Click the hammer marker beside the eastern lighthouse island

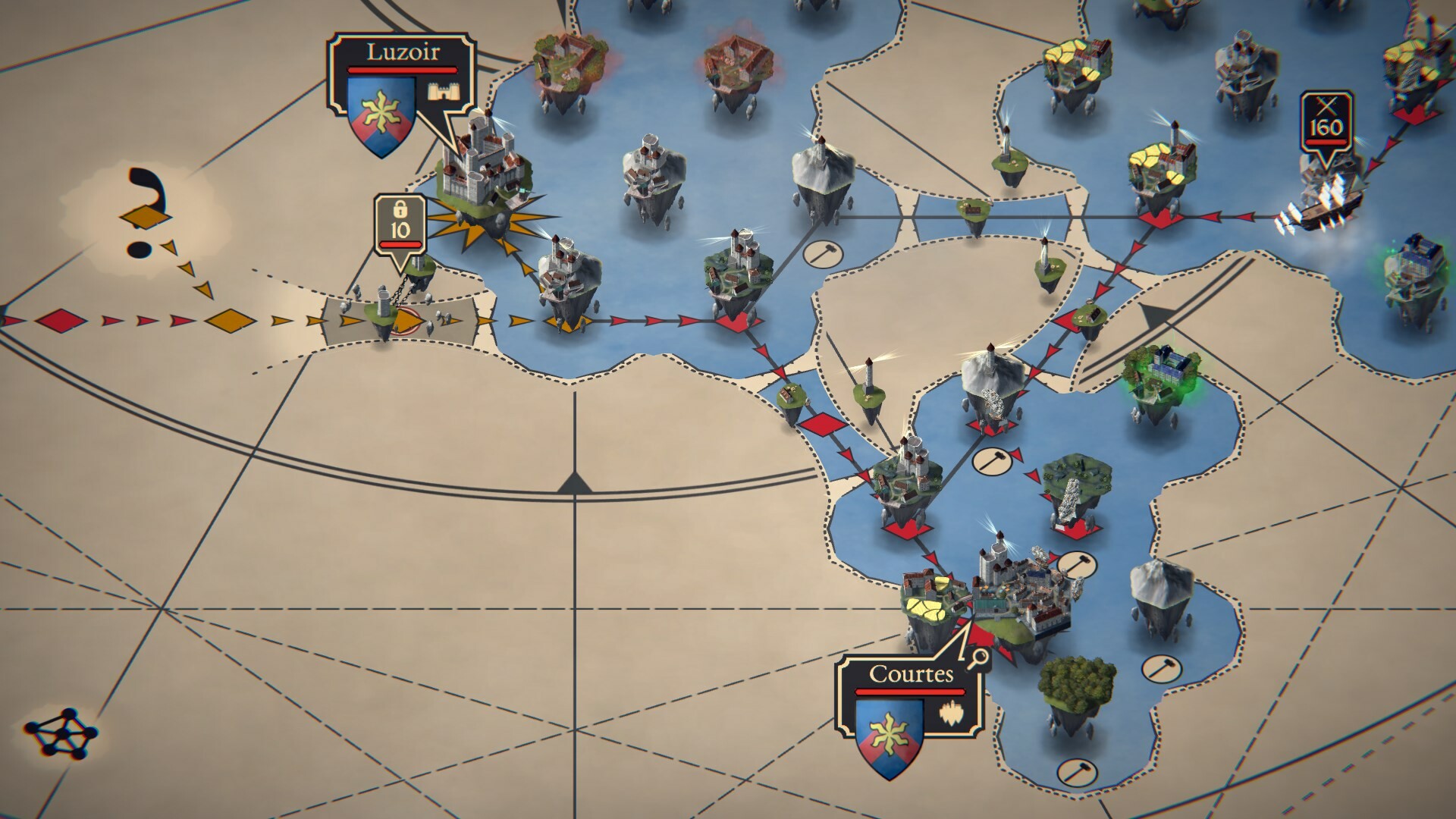(x=823, y=253)
